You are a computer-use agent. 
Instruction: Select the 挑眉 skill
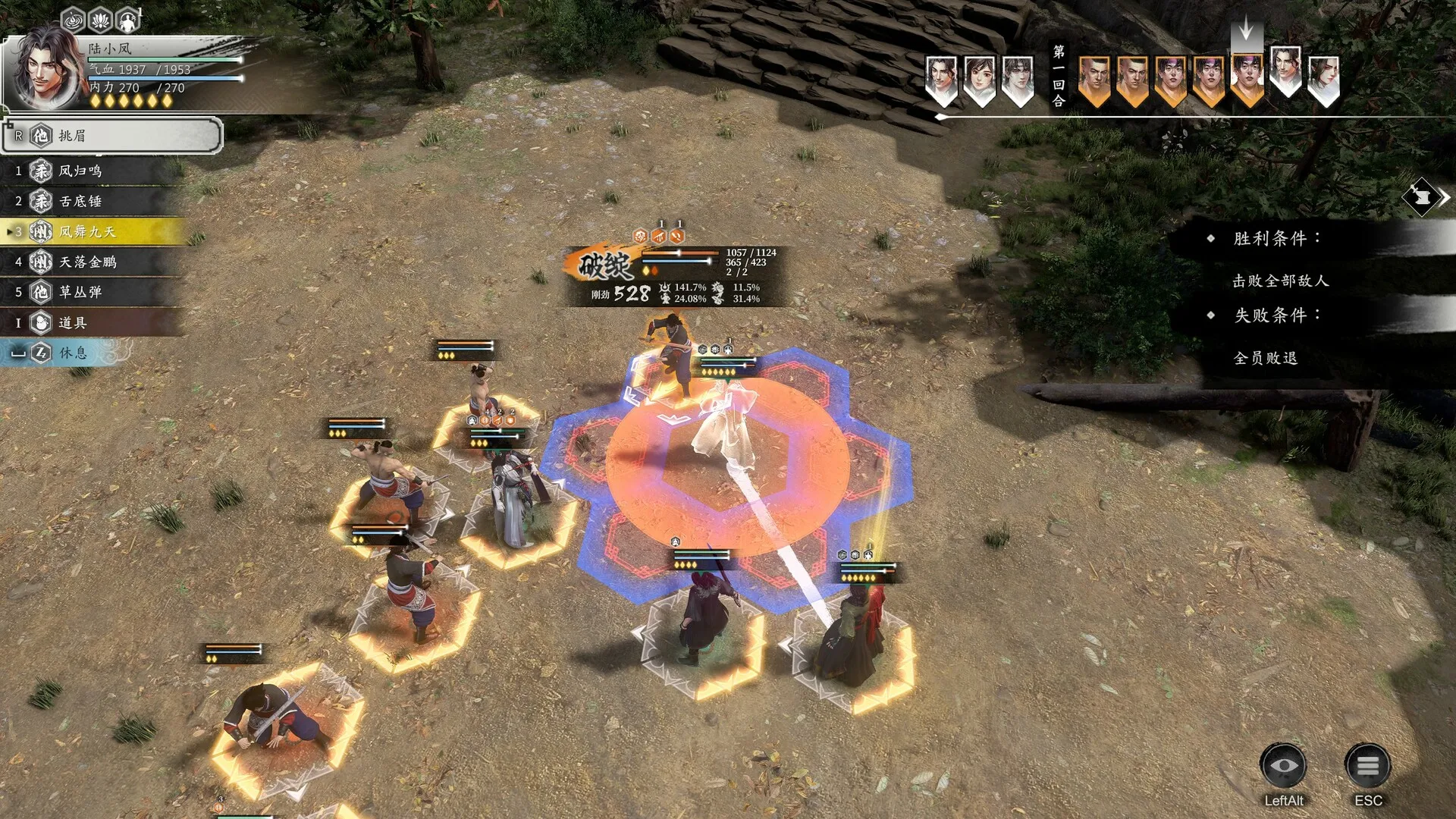click(x=112, y=136)
